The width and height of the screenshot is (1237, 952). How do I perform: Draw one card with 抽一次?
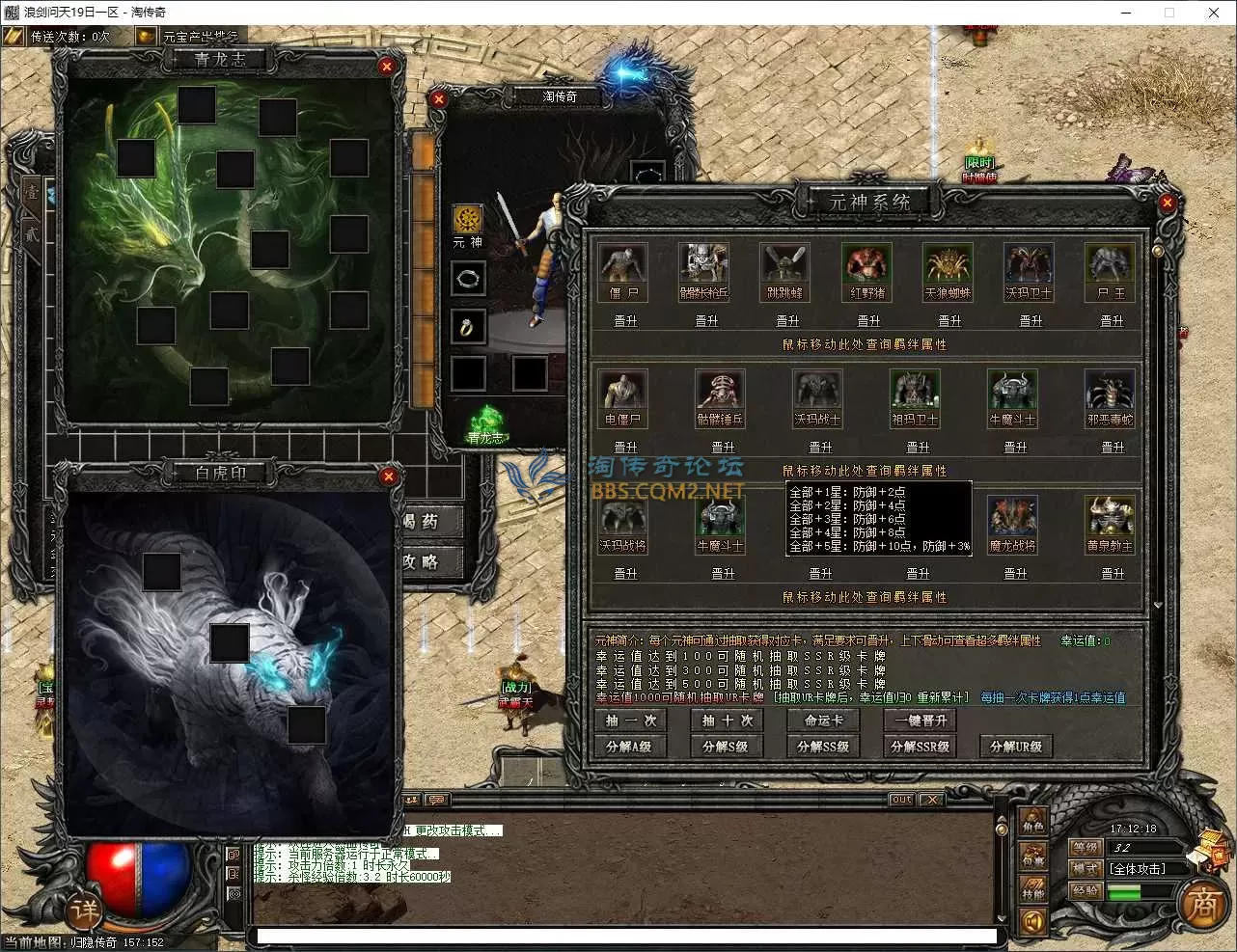[x=630, y=721]
